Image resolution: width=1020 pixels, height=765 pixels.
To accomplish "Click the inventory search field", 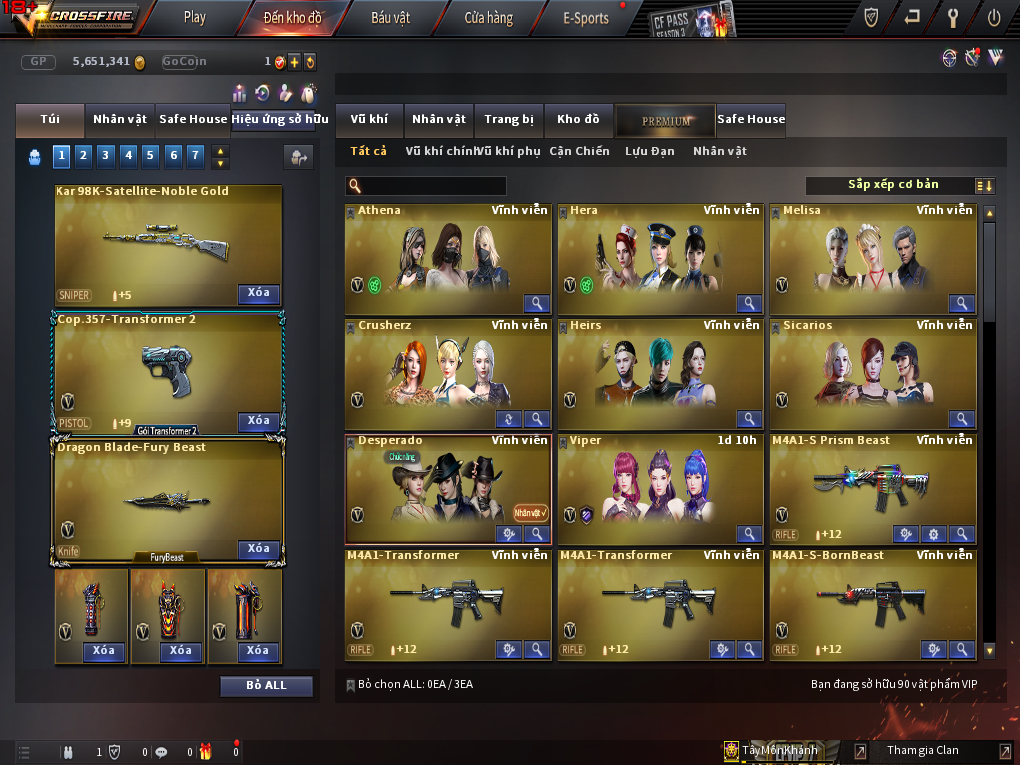I will point(432,186).
